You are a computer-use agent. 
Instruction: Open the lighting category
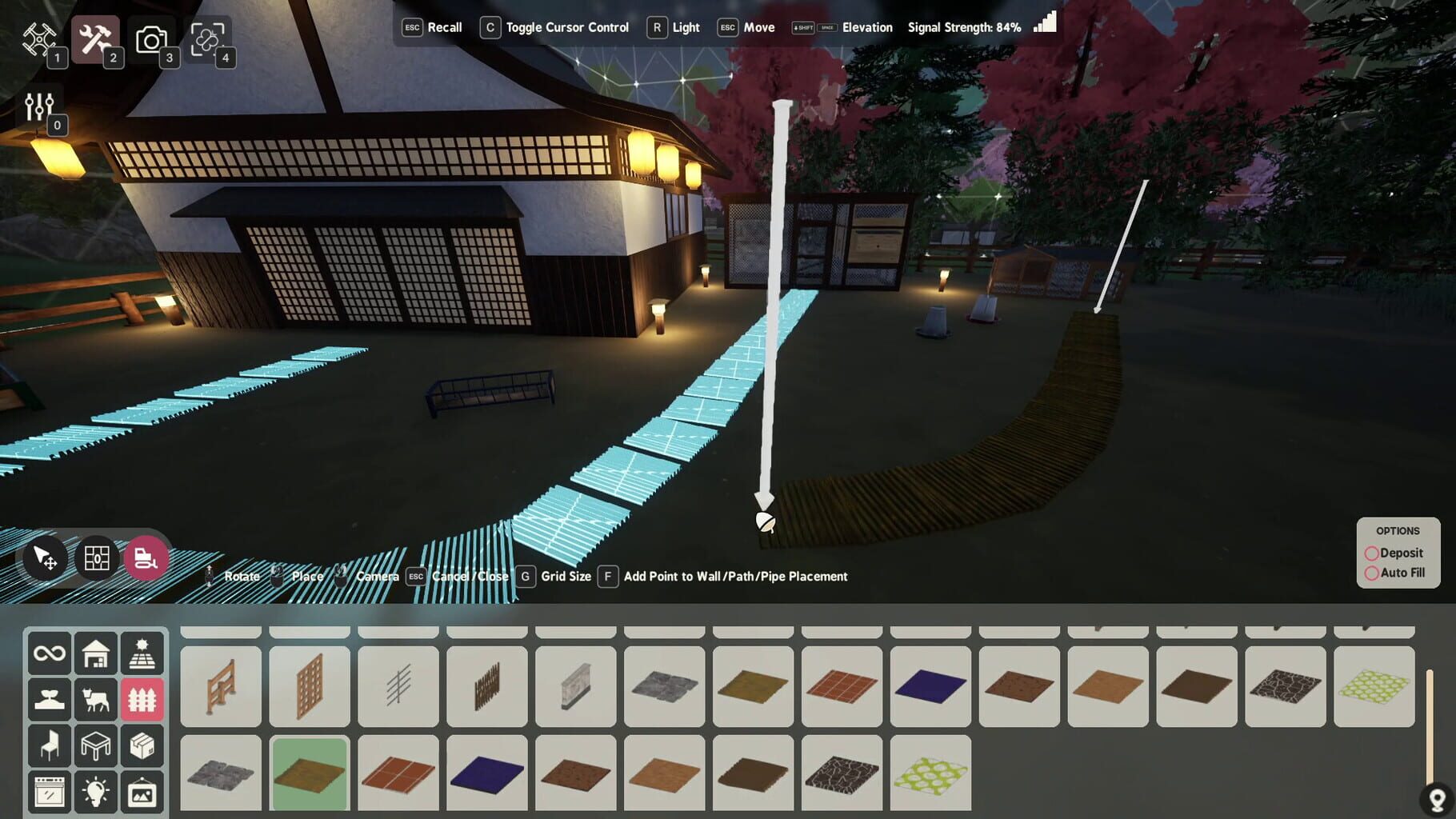pyautogui.click(x=96, y=790)
